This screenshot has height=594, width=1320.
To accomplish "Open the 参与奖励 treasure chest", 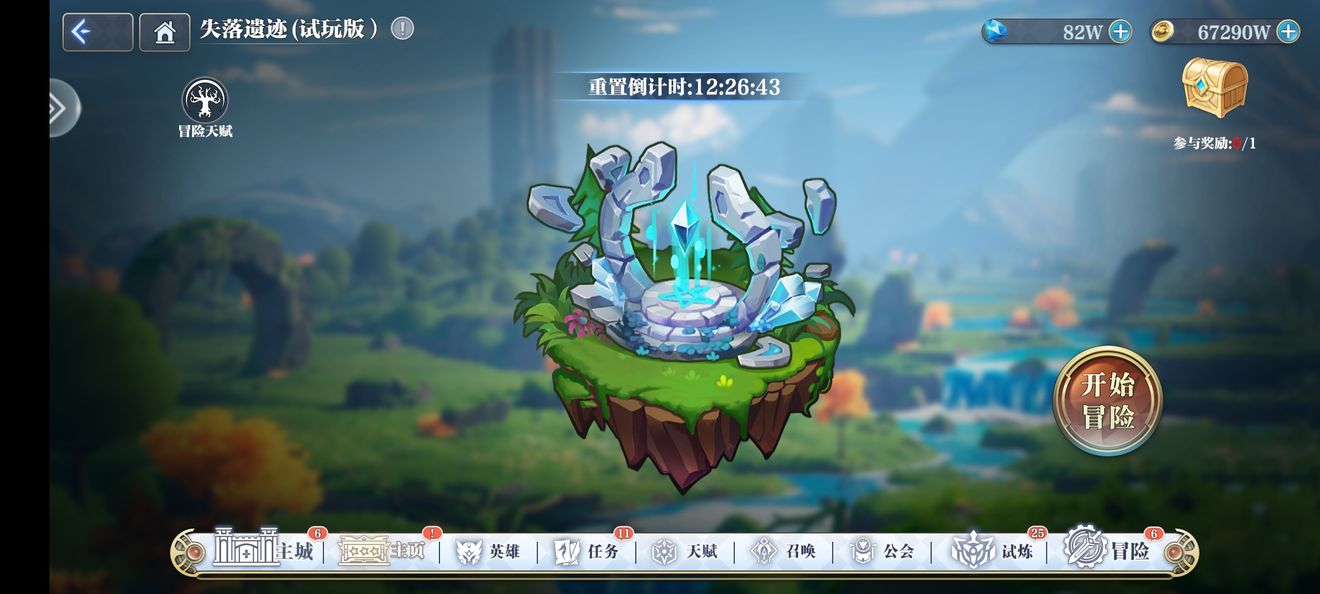I will coord(1215,90).
